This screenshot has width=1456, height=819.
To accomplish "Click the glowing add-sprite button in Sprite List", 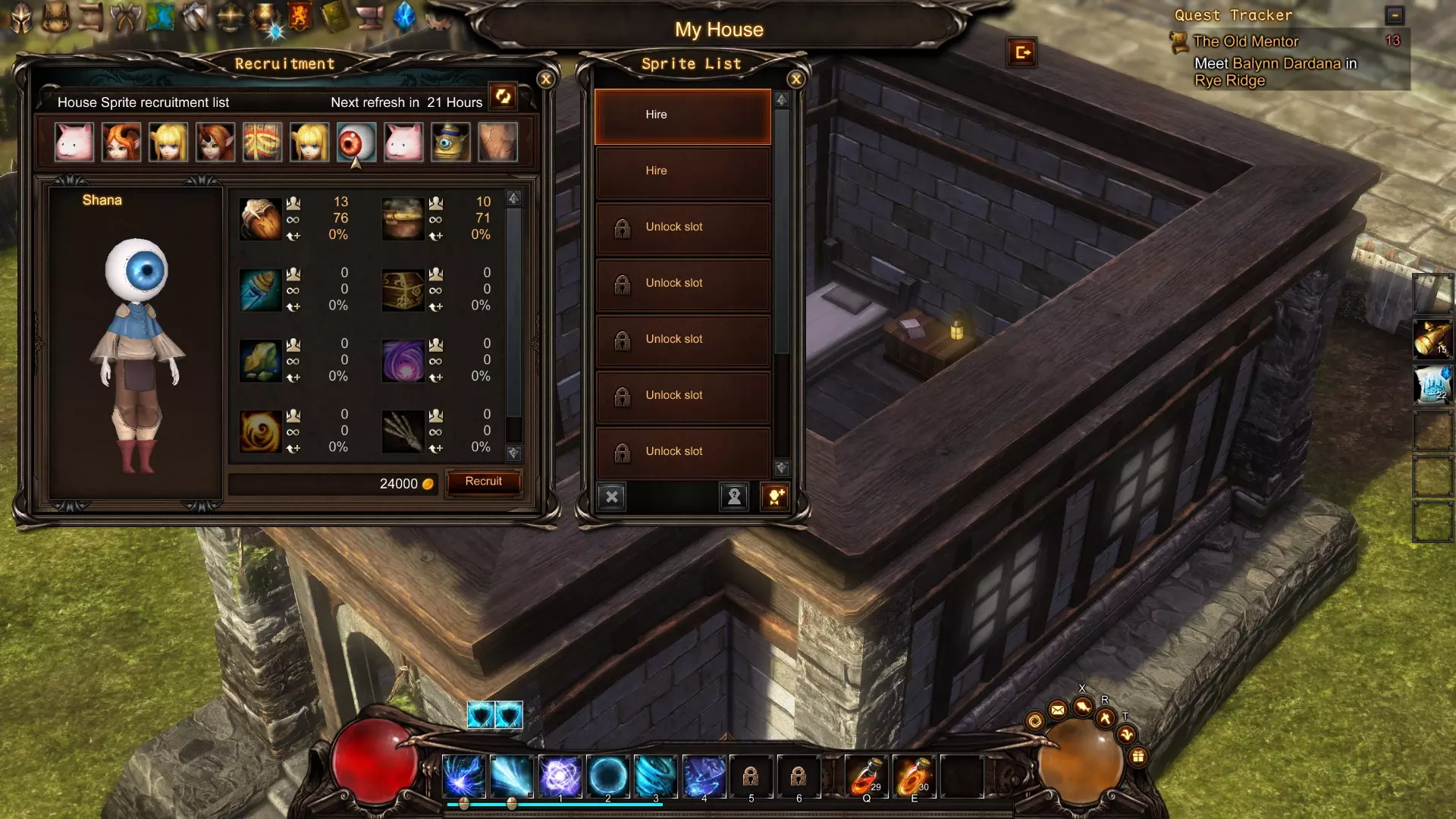I will 774,497.
